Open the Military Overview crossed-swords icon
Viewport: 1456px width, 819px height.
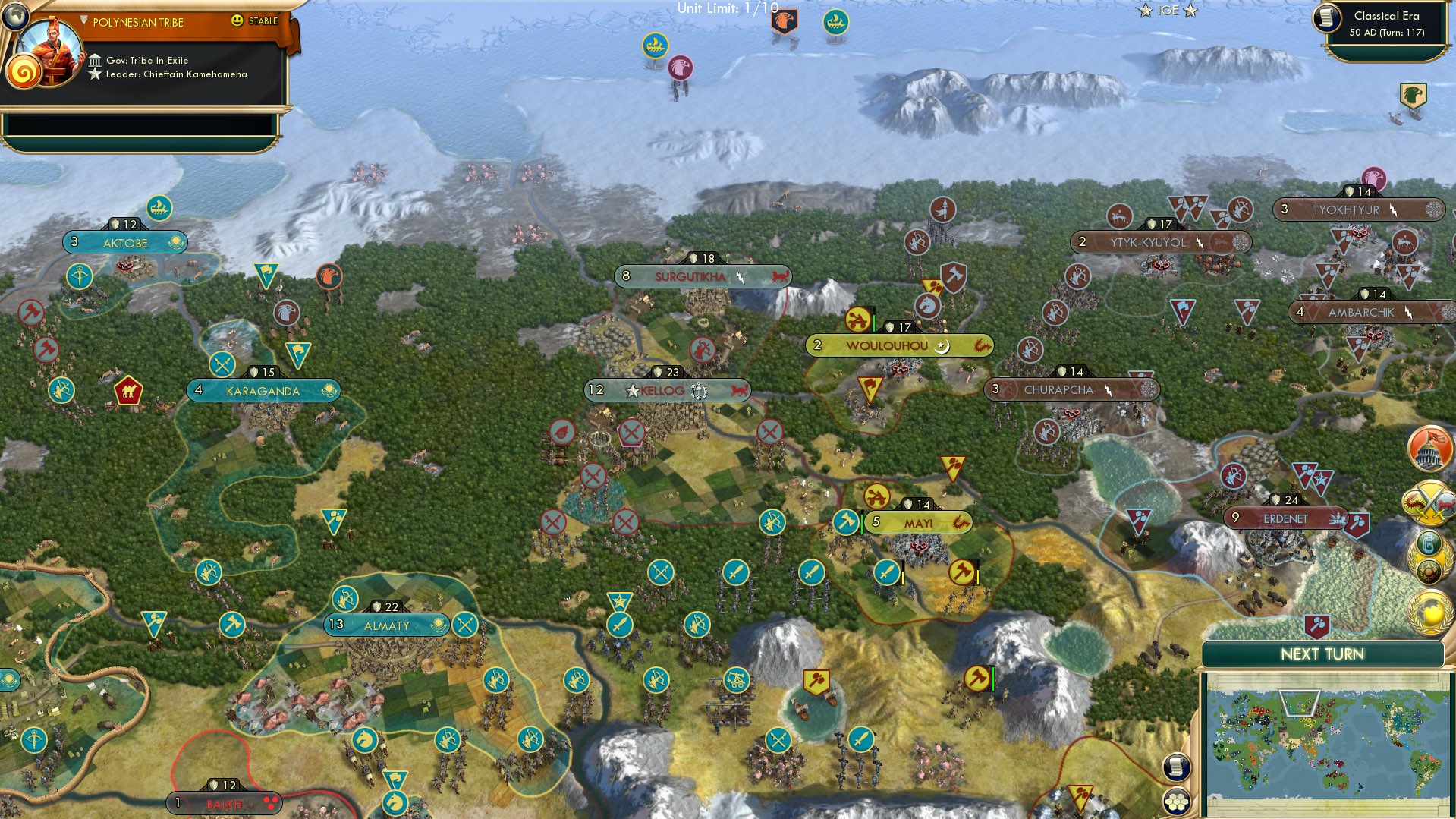(x=1429, y=502)
